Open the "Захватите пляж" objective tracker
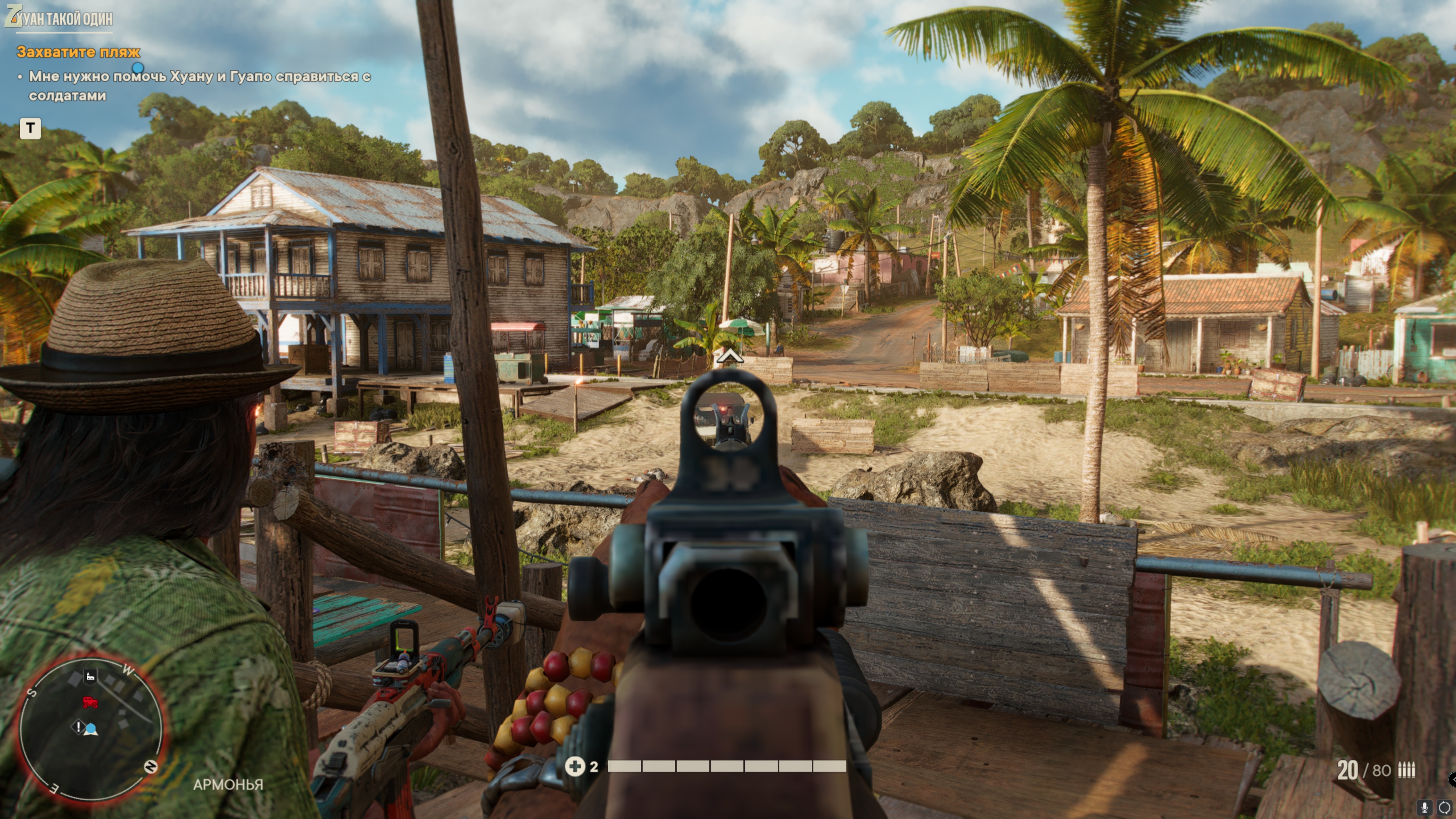The image size is (1456, 819). [78, 52]
